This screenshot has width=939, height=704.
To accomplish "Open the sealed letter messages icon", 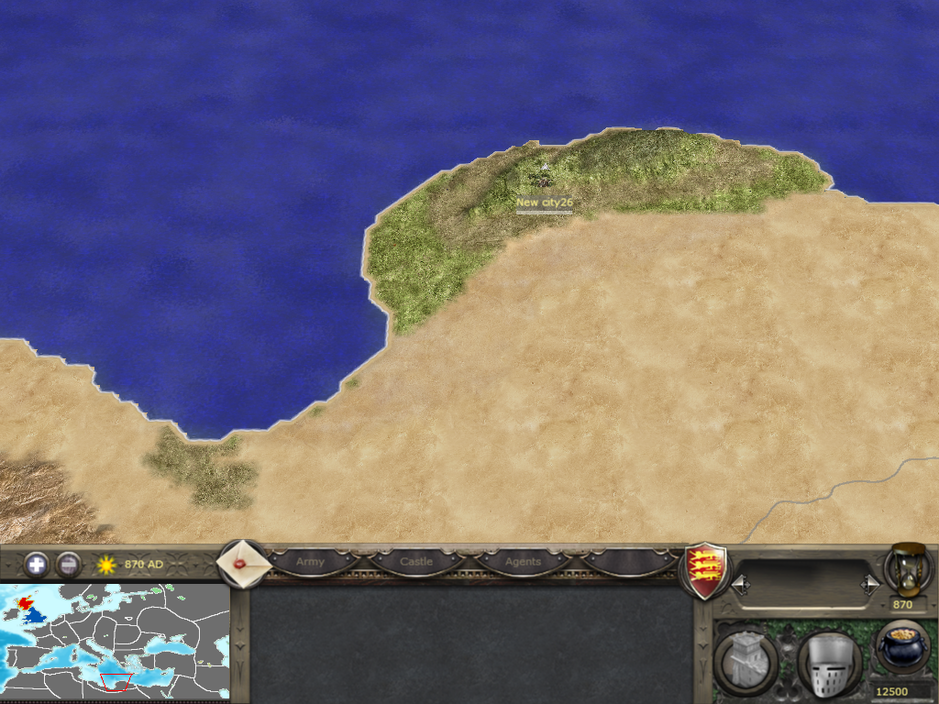I will click(x=243, y=564).
